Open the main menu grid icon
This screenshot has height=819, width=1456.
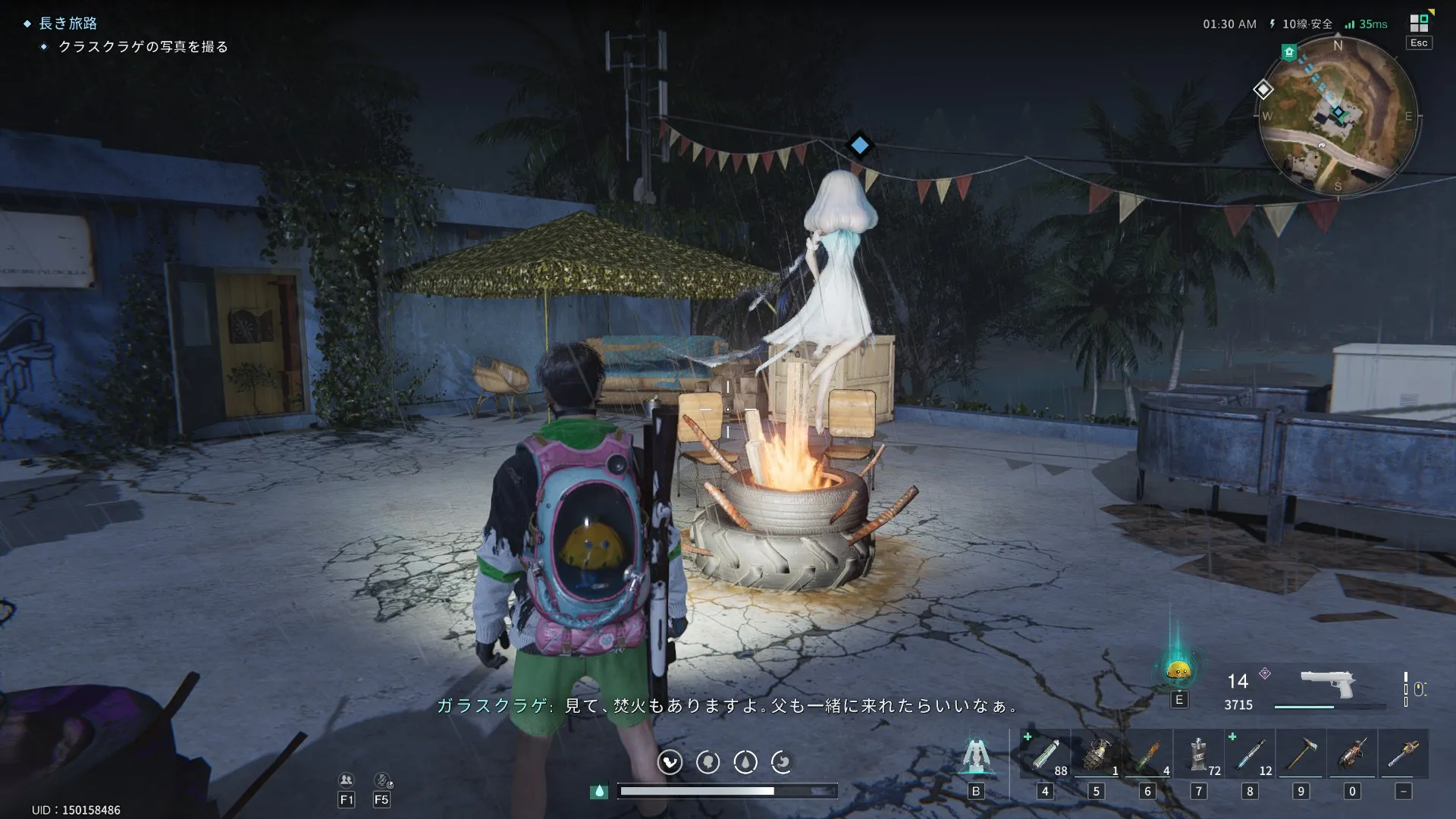pyautogui.click(x=1419, y=23)
